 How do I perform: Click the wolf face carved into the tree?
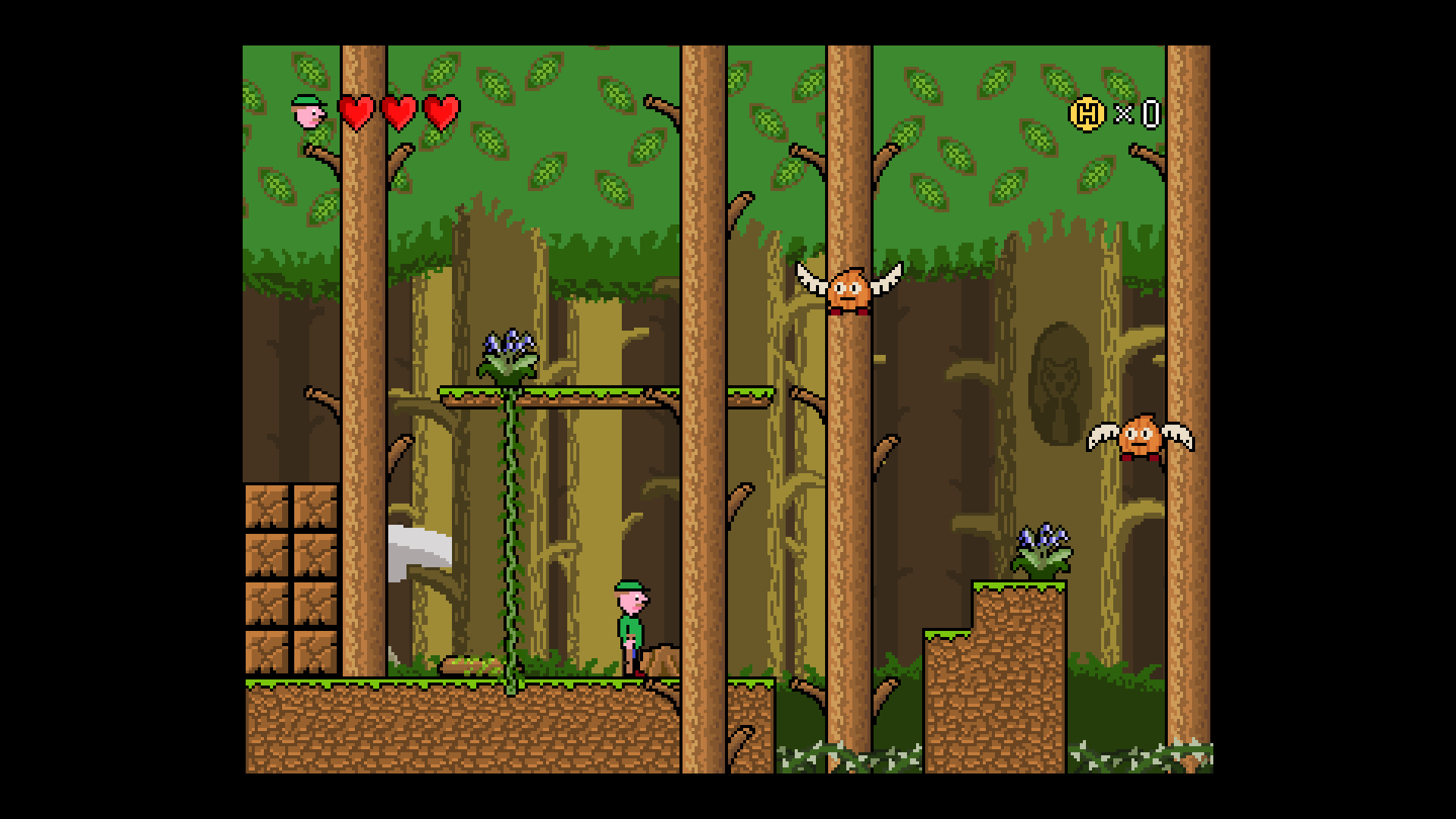1062,379
